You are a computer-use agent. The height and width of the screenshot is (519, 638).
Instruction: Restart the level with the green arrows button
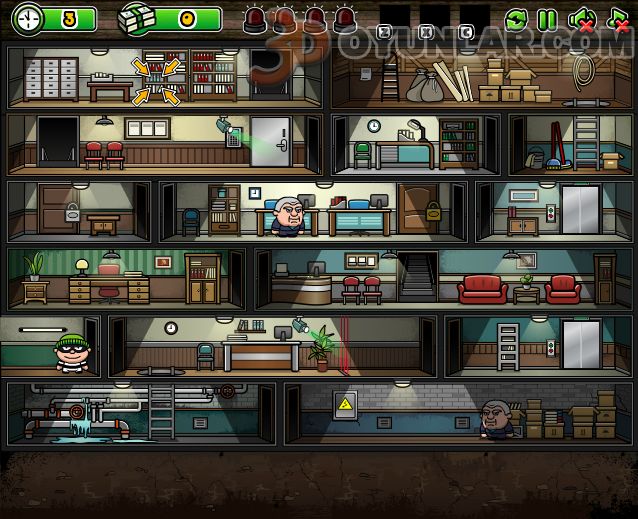click(516, 19)
